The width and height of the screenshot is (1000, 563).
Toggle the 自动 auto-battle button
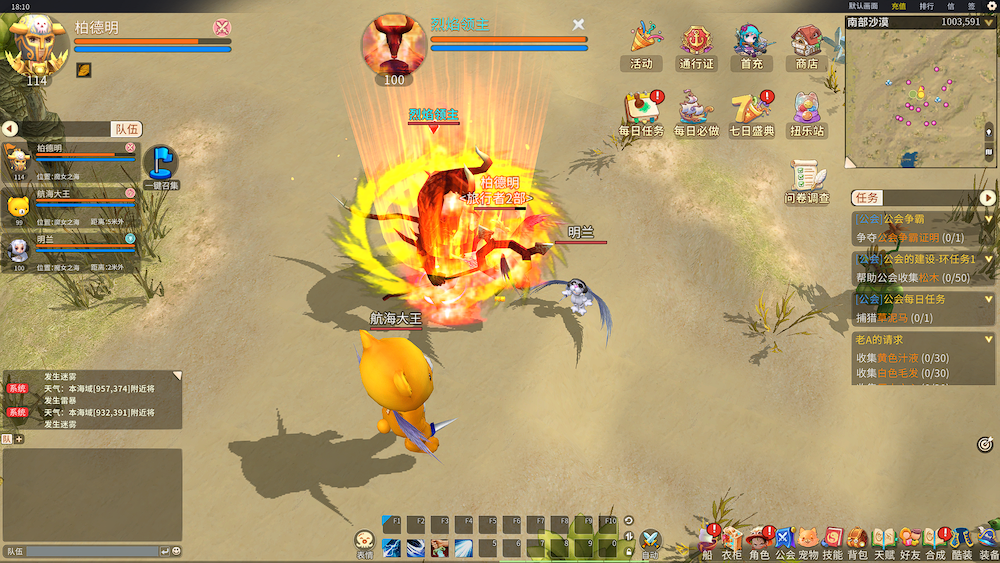(x=650, y=542)
